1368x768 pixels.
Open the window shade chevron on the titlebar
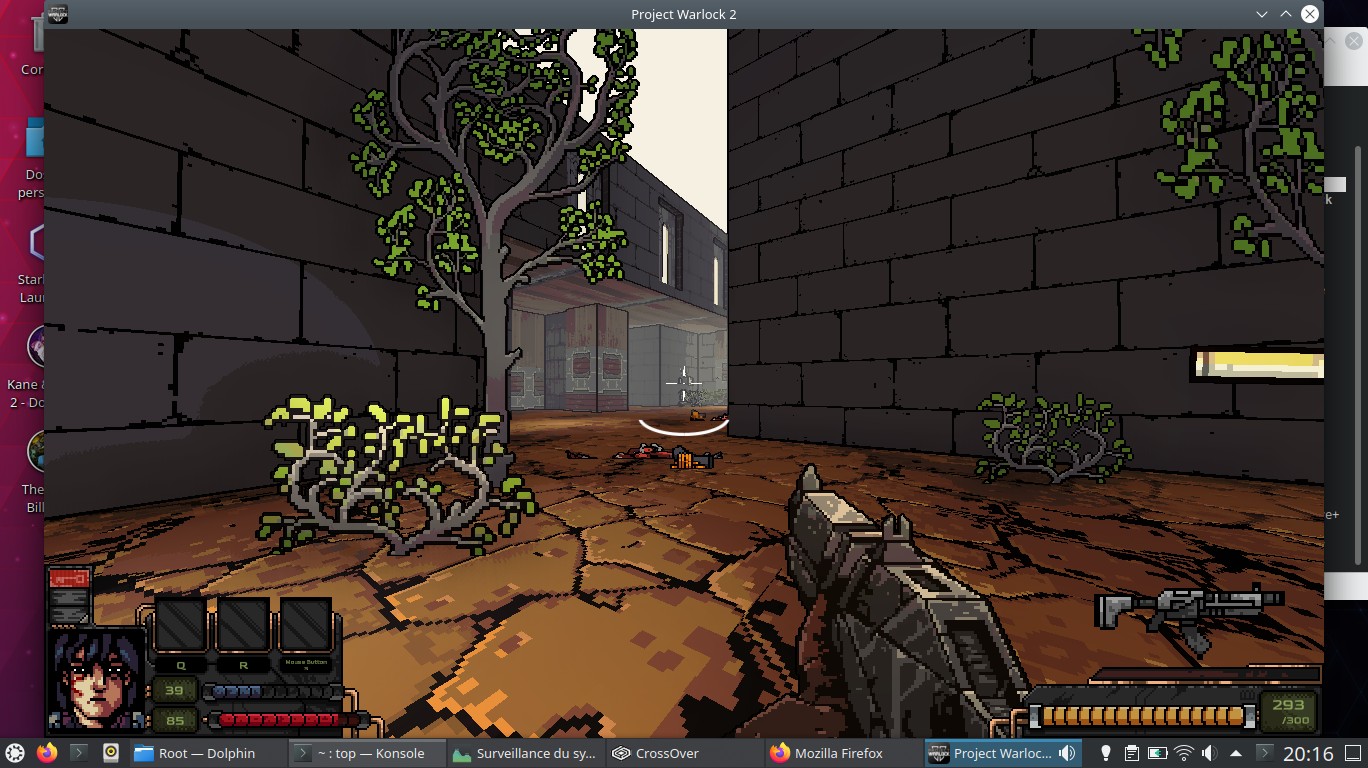pyautogui.click(x=1262, y=13)
